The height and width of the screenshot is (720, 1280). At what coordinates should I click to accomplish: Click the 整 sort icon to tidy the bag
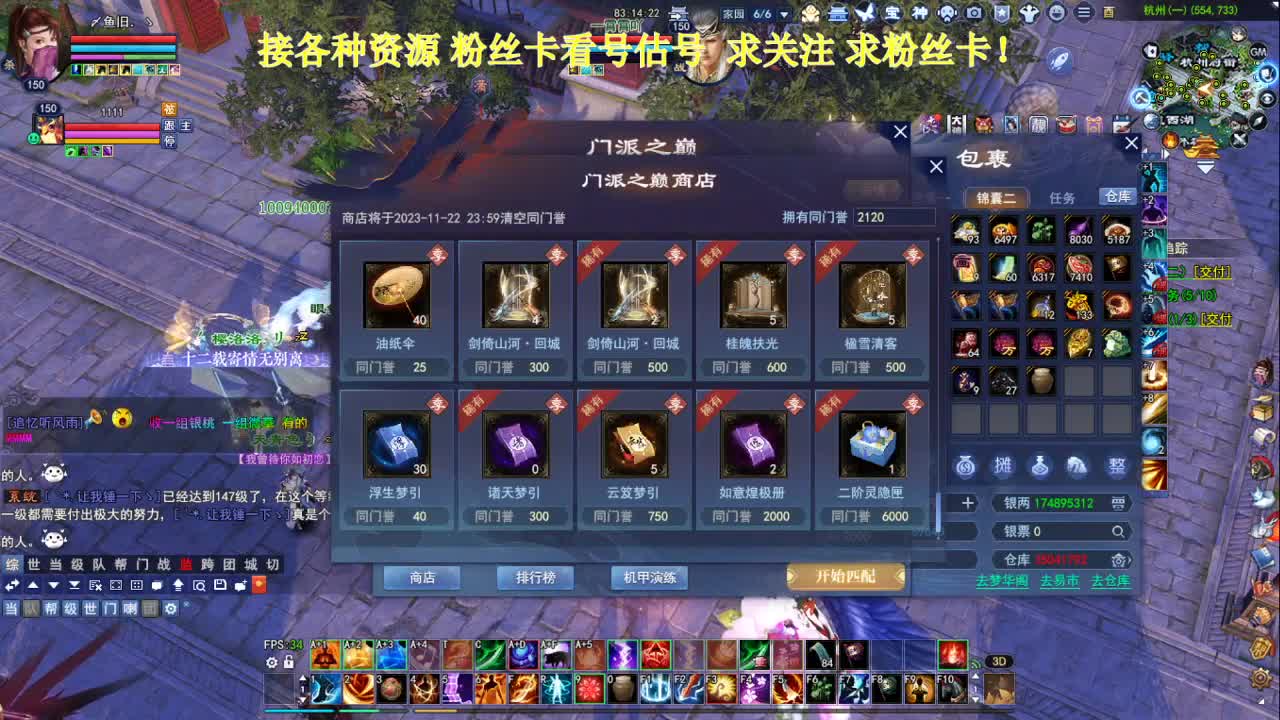1117,467
